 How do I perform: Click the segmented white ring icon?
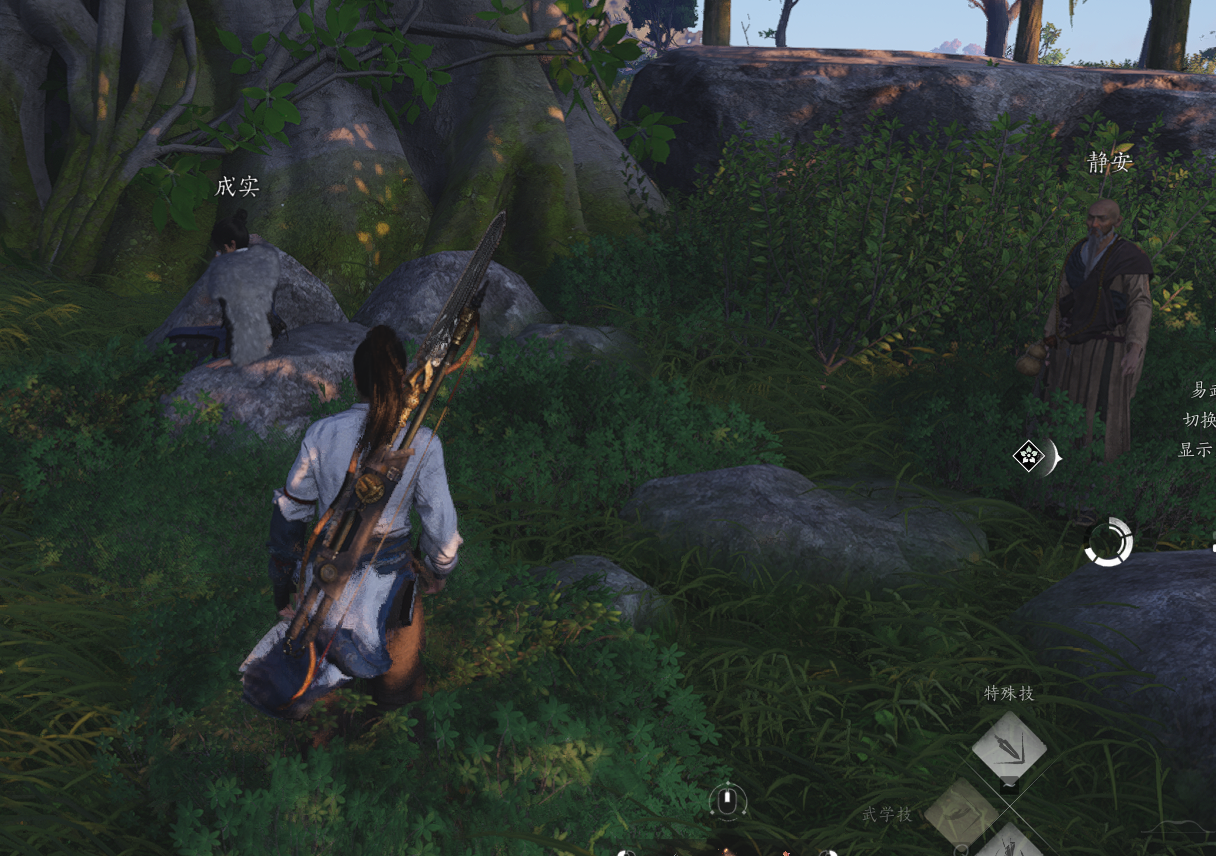pos(1108,542)
